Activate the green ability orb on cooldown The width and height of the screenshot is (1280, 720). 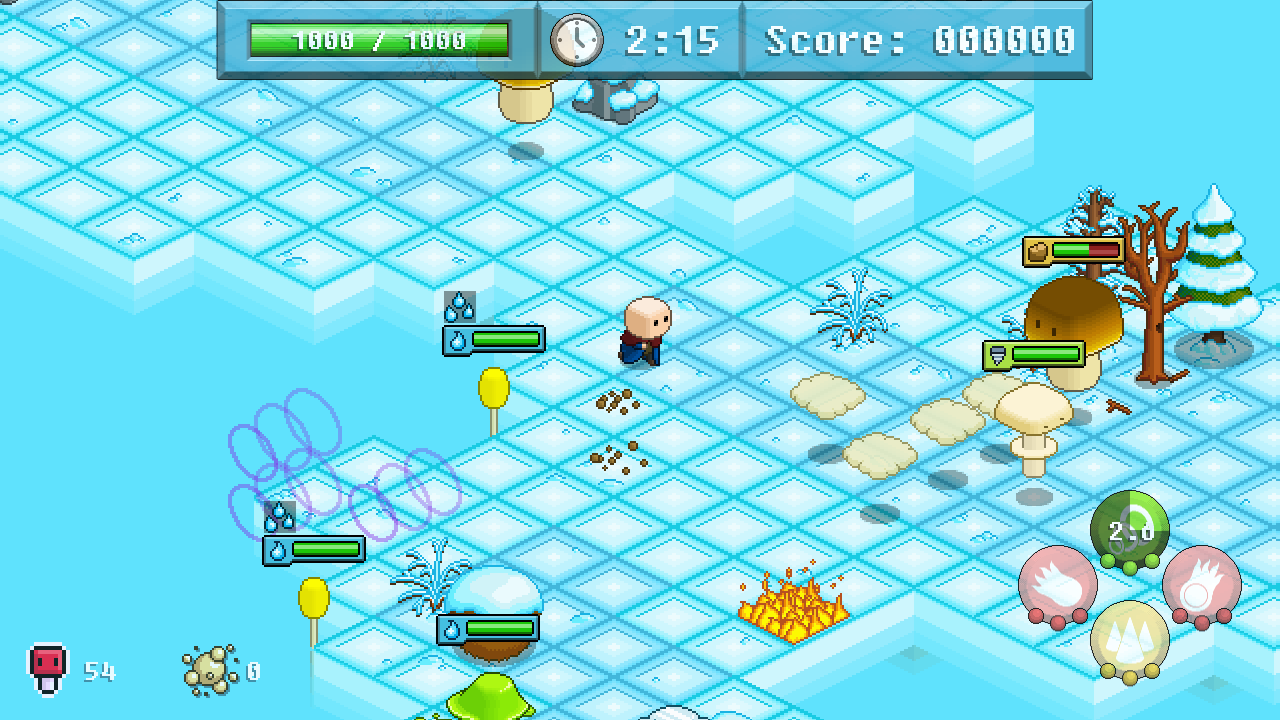(1130, 530)
